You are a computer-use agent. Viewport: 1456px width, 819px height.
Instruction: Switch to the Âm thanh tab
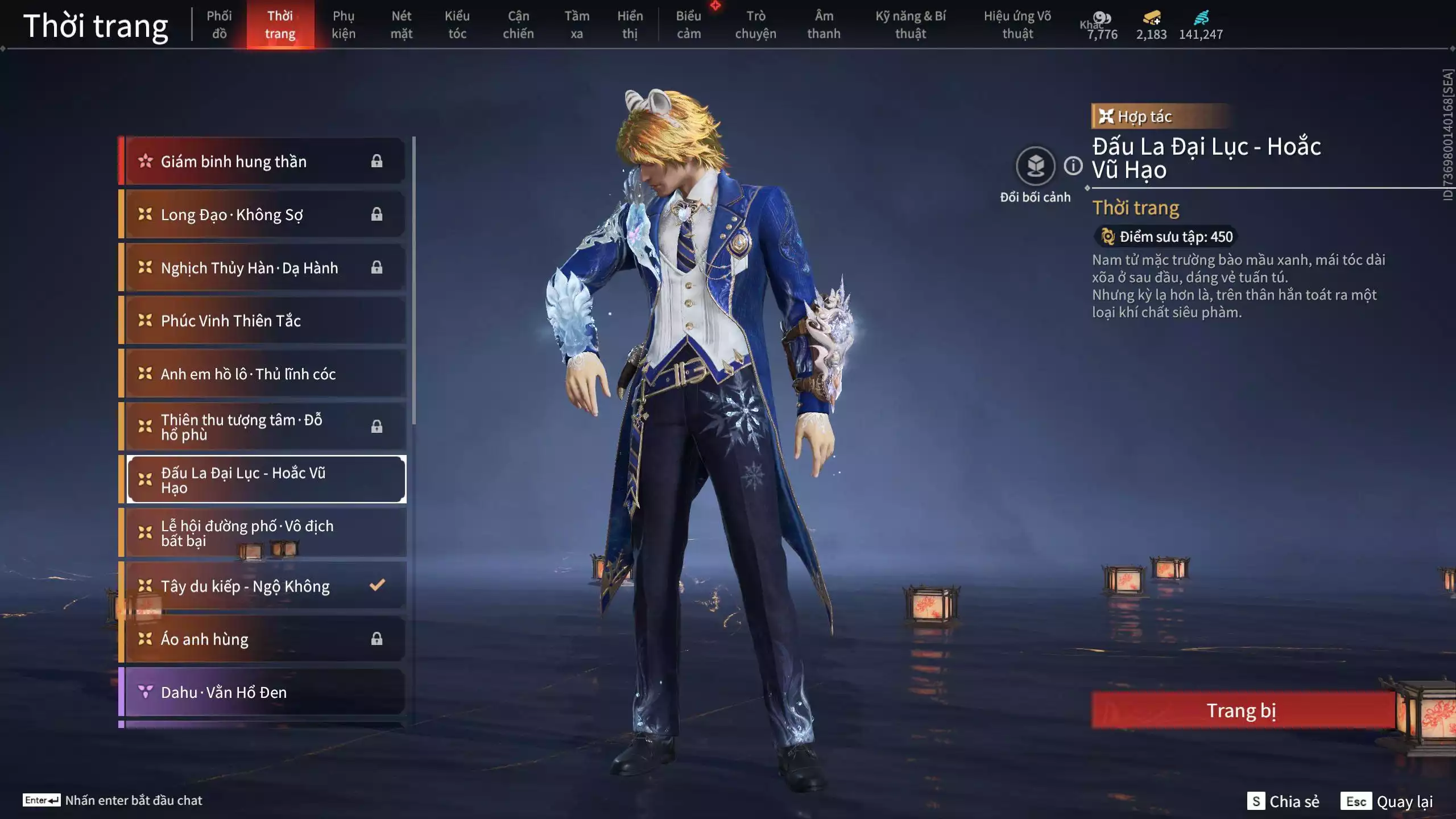coord(823,24)
